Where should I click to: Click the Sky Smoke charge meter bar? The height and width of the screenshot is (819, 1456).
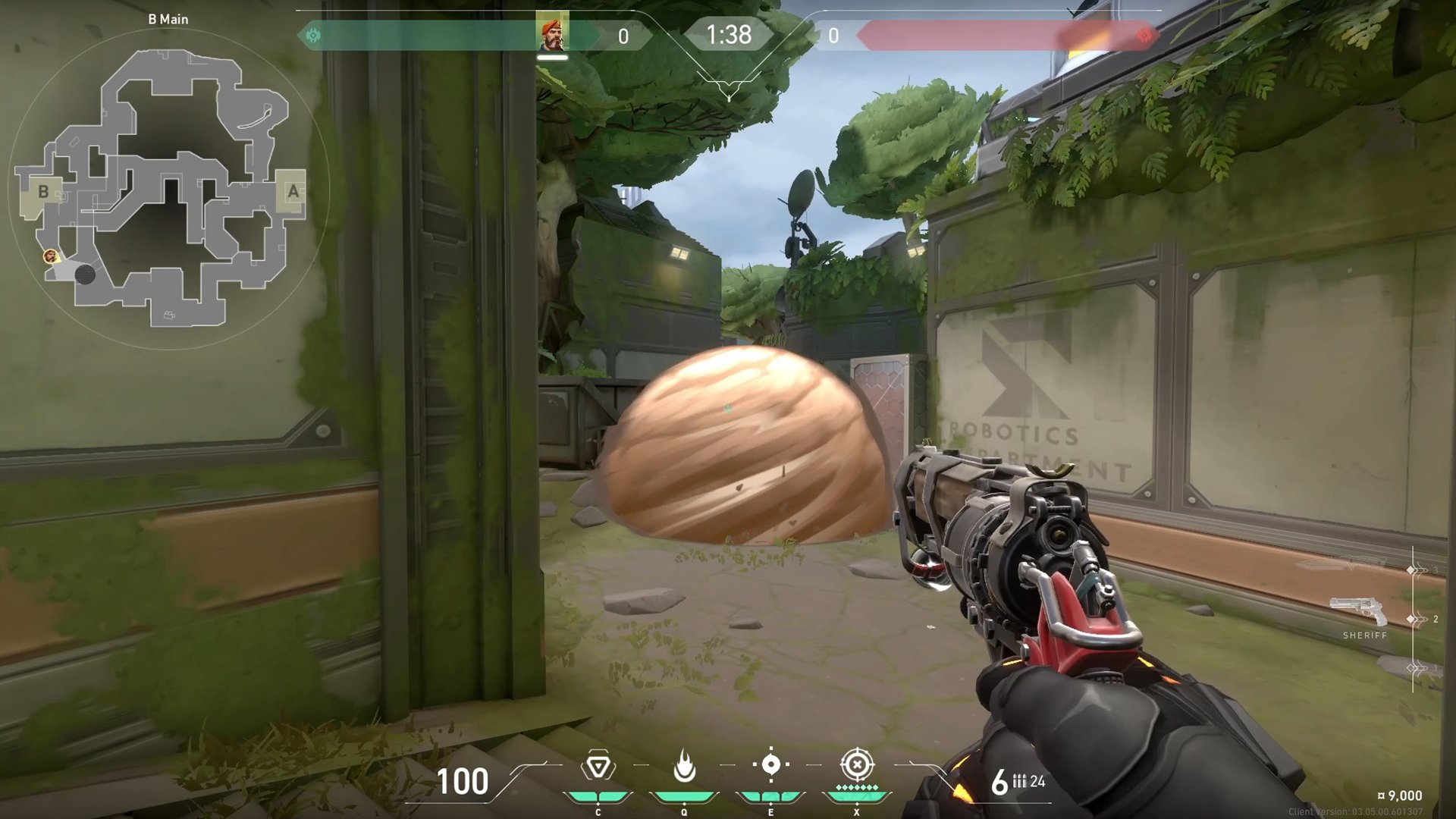click(771, 796)
